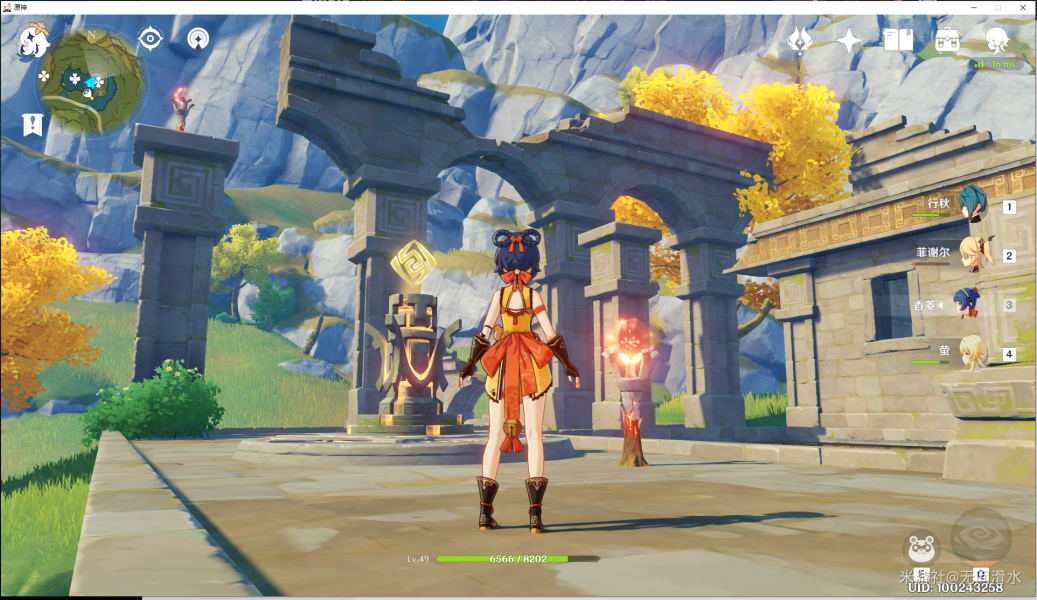
Task: Open the Battle Pass winged icon
Action: [799, 40]
